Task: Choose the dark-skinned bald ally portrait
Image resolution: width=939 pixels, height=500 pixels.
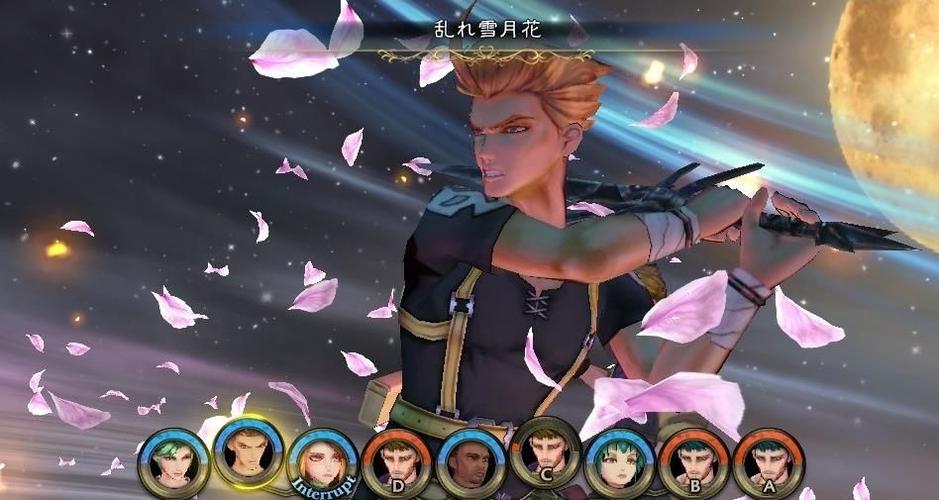Action: pyautogui.click(x=471, y=464)
